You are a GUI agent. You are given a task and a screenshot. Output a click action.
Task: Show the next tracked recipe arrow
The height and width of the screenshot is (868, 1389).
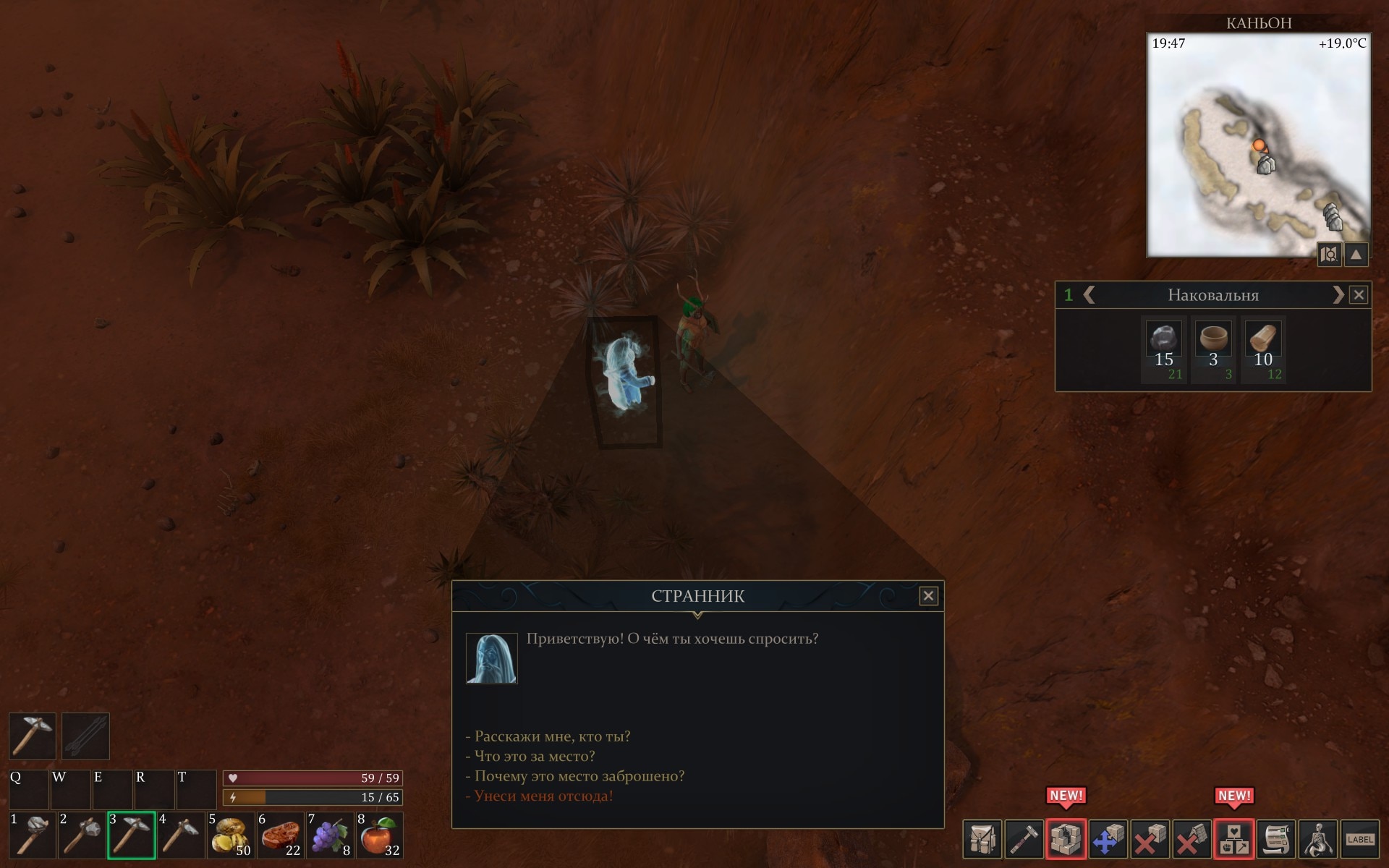pyautogui.click(x=1338, y=295)
